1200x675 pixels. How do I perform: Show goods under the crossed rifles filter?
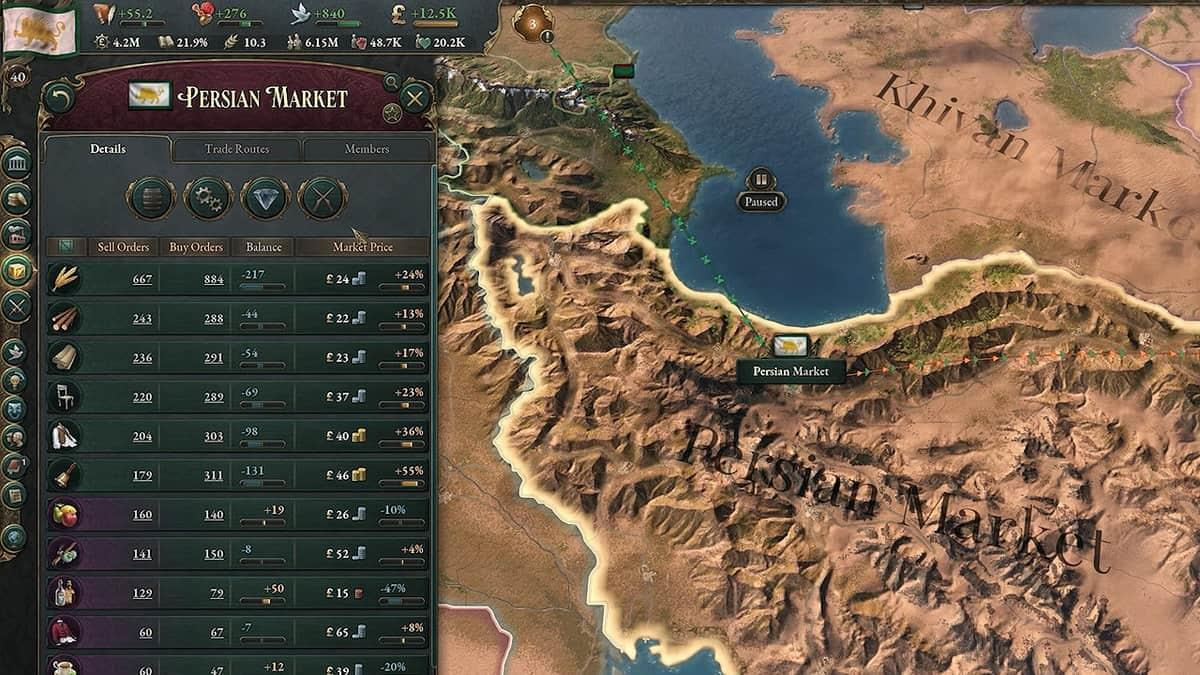tap(322, 197)
